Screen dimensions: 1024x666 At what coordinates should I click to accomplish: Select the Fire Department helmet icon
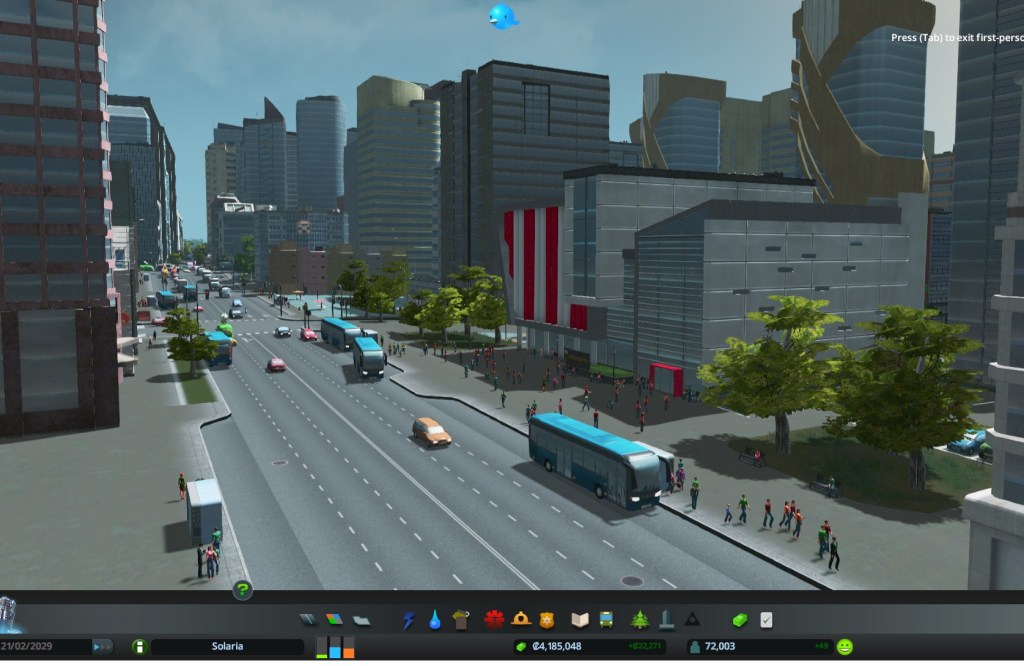[521, 620]
